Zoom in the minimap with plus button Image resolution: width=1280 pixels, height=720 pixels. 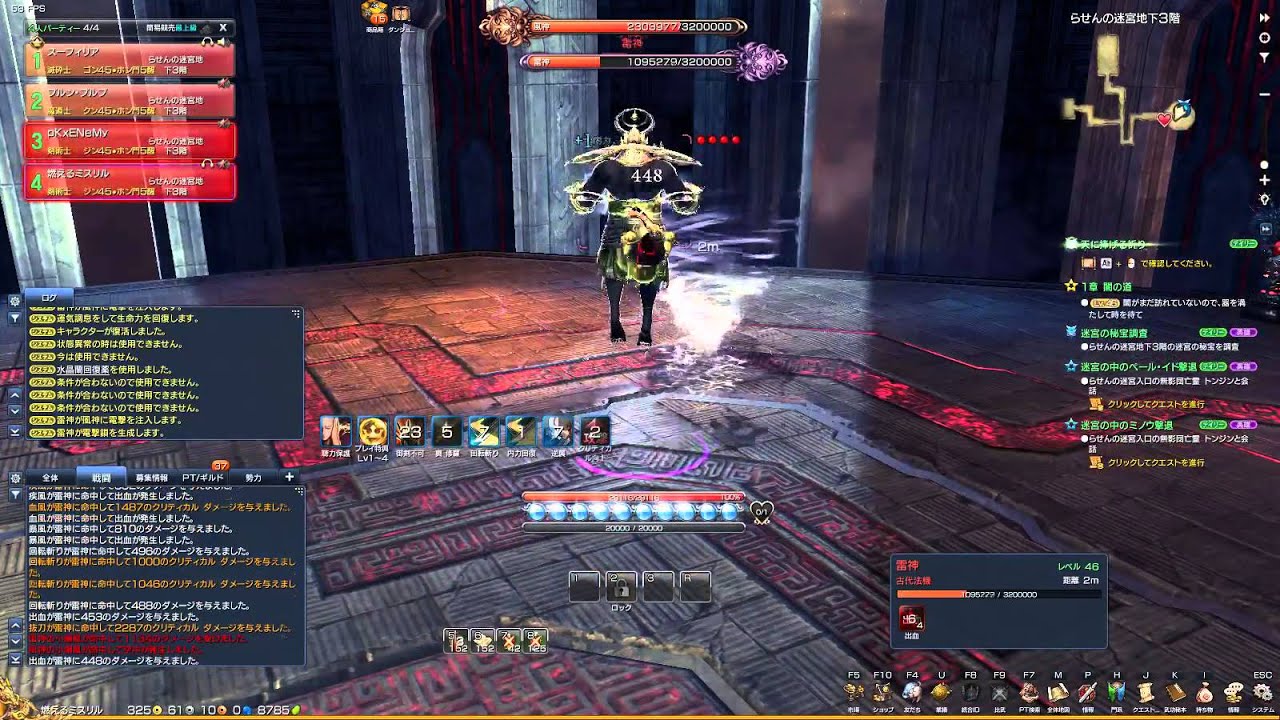click(x=1265, y=180)
